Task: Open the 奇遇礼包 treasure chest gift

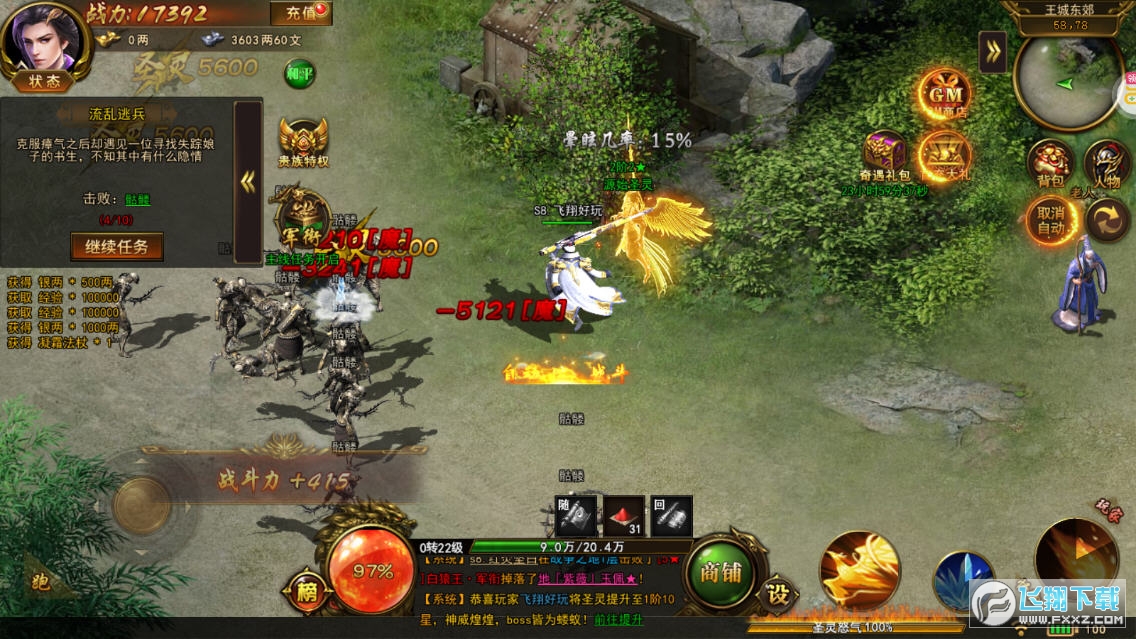Action: tap(885, 155)
